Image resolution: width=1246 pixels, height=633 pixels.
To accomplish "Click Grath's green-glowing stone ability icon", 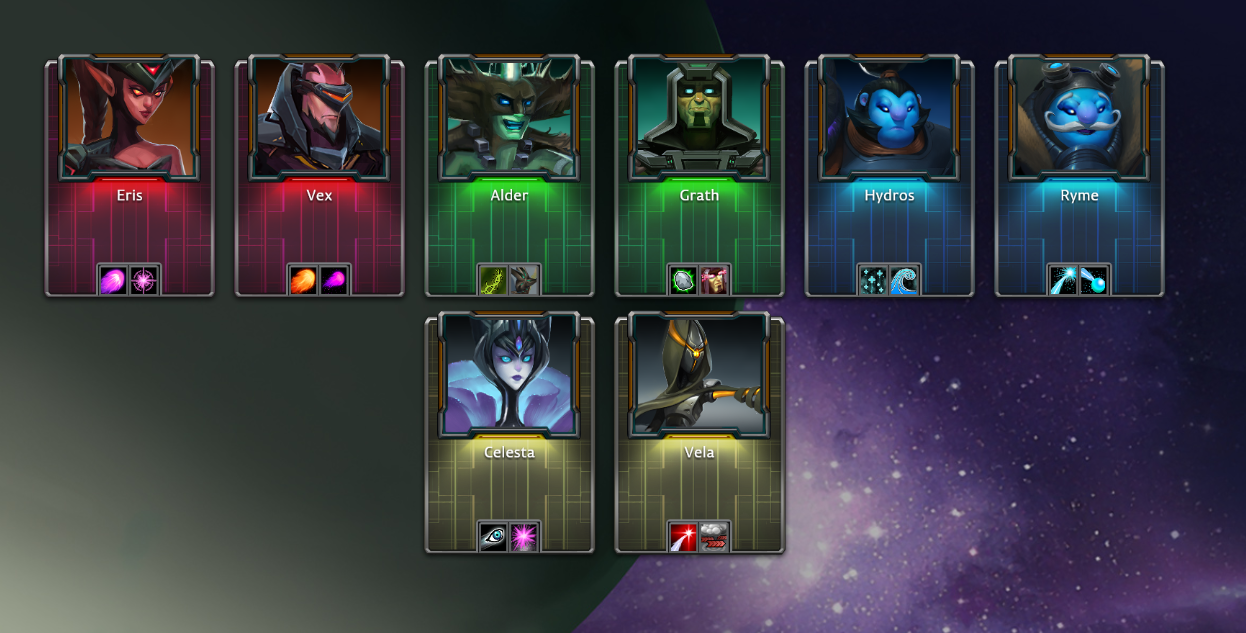I will (x=684, y=281).
